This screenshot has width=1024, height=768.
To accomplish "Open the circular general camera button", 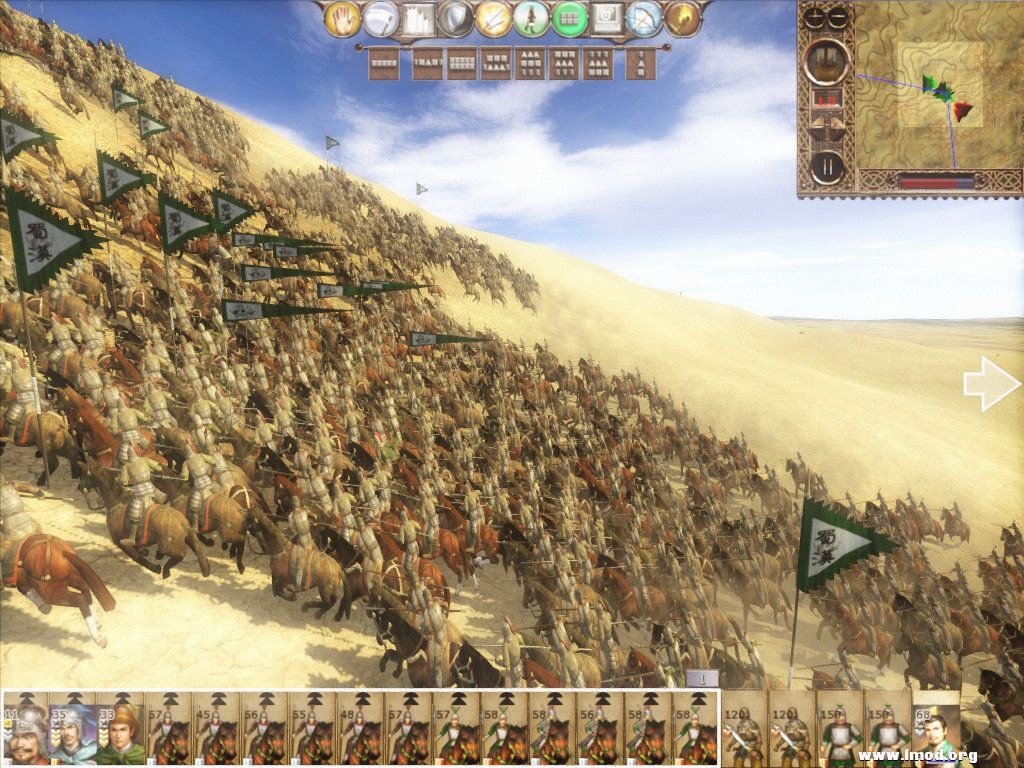I will pyautogui.click(x=827, y=61).
